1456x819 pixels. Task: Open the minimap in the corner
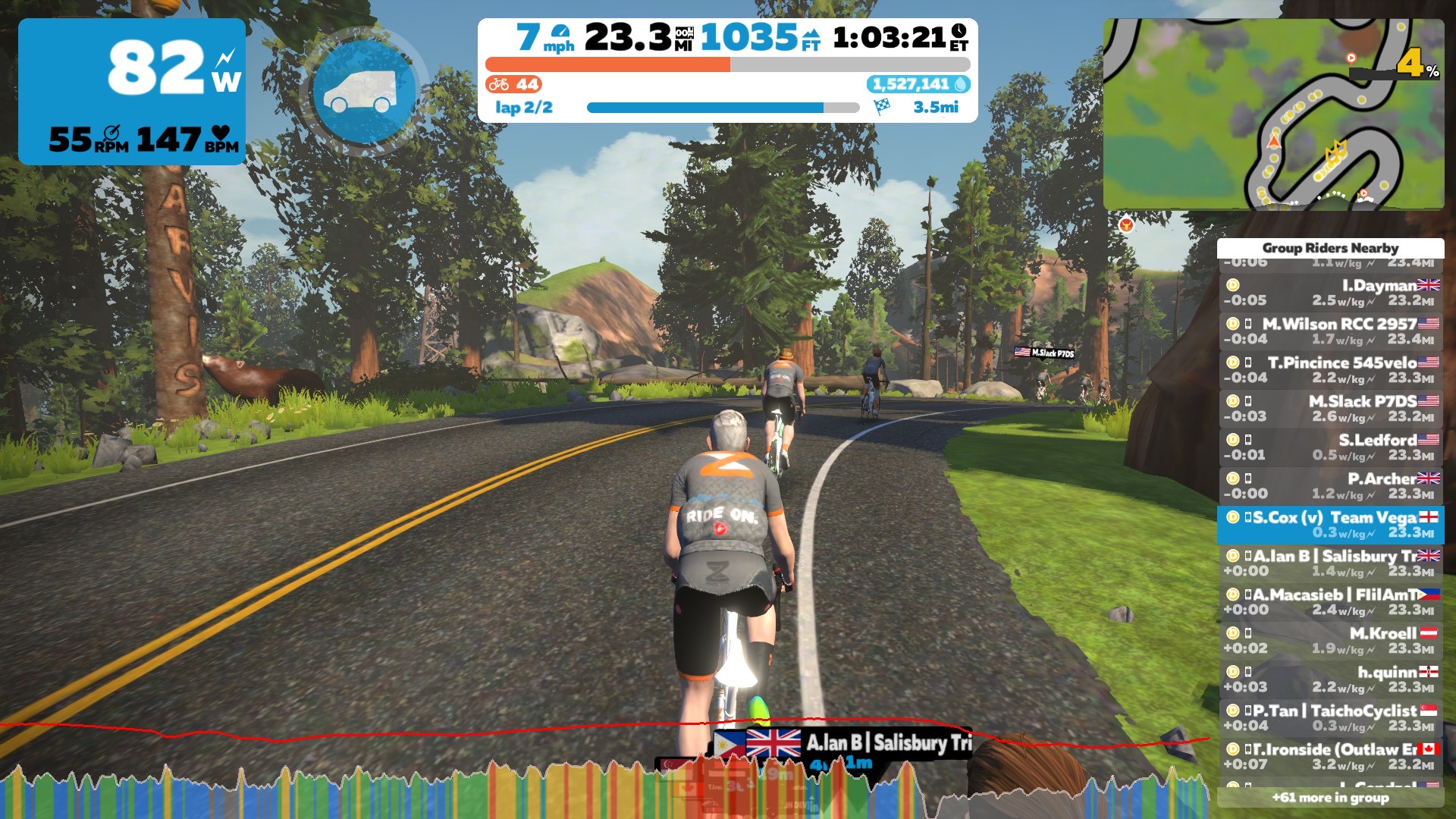[x=1272, y=115]
